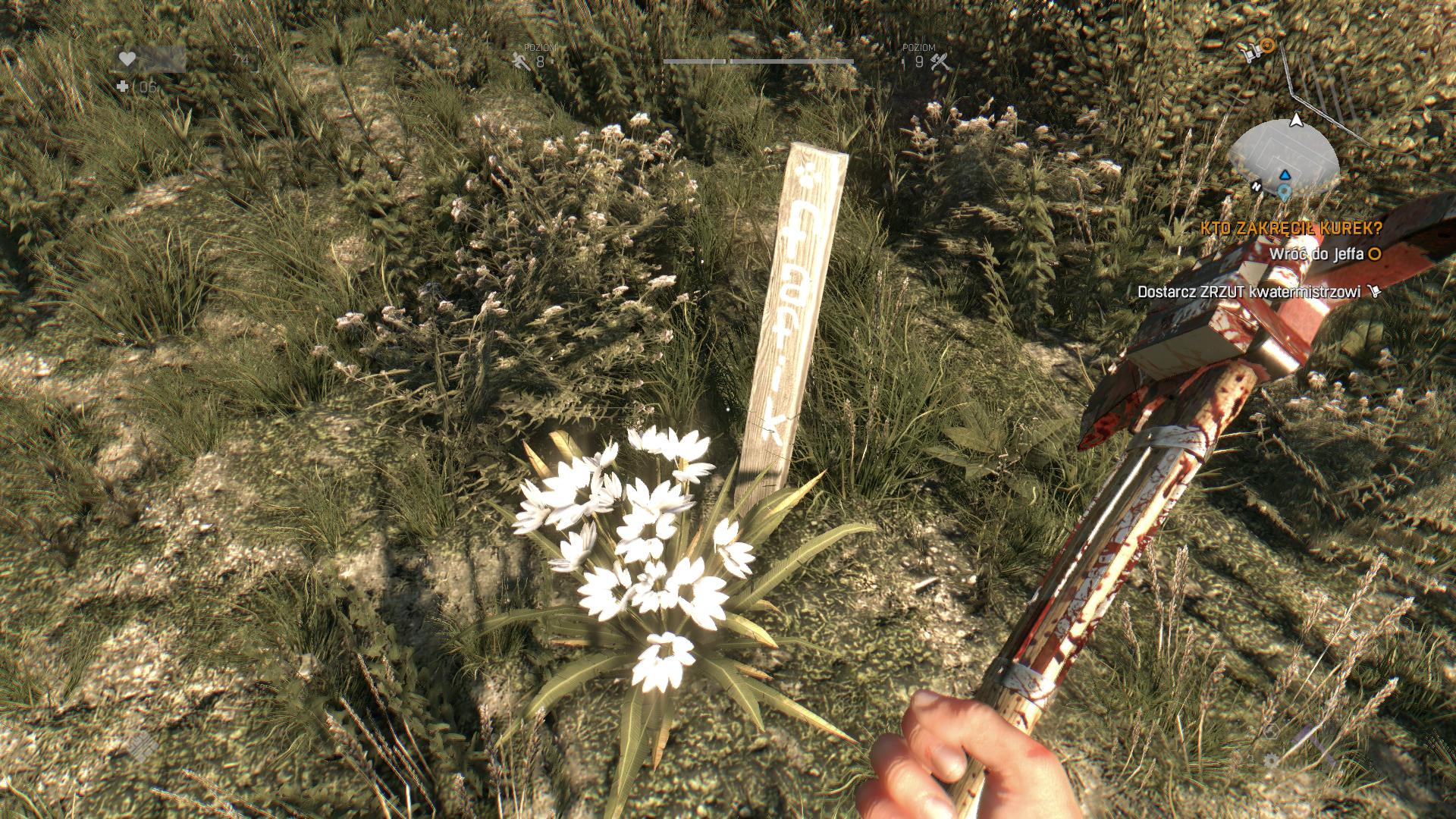Click the gear icon in the equipment selector
Image resolution: width=1456 pixels, height=819 pixels.
(1272, 760)
